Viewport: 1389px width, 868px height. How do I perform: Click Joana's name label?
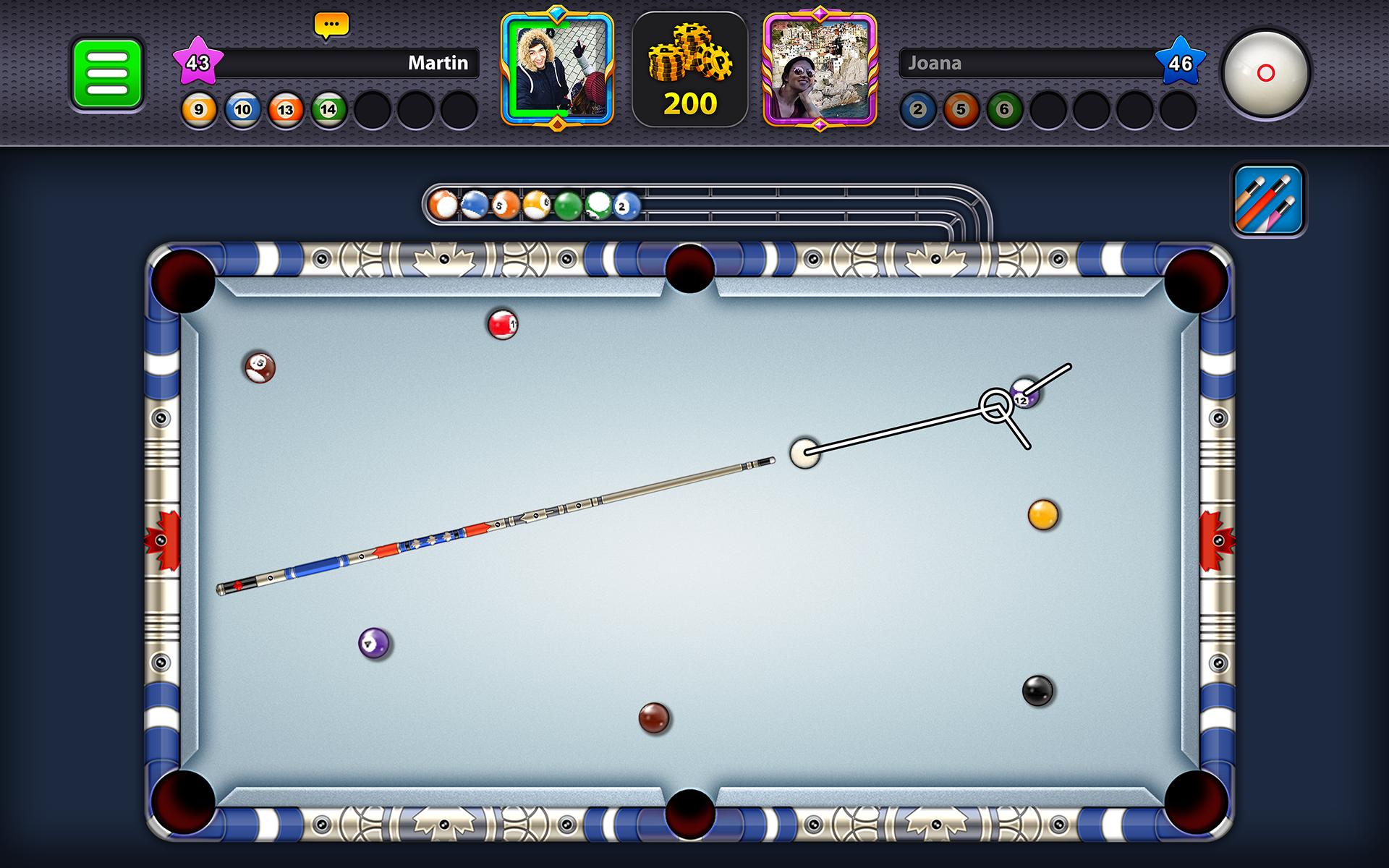[936, 64]
